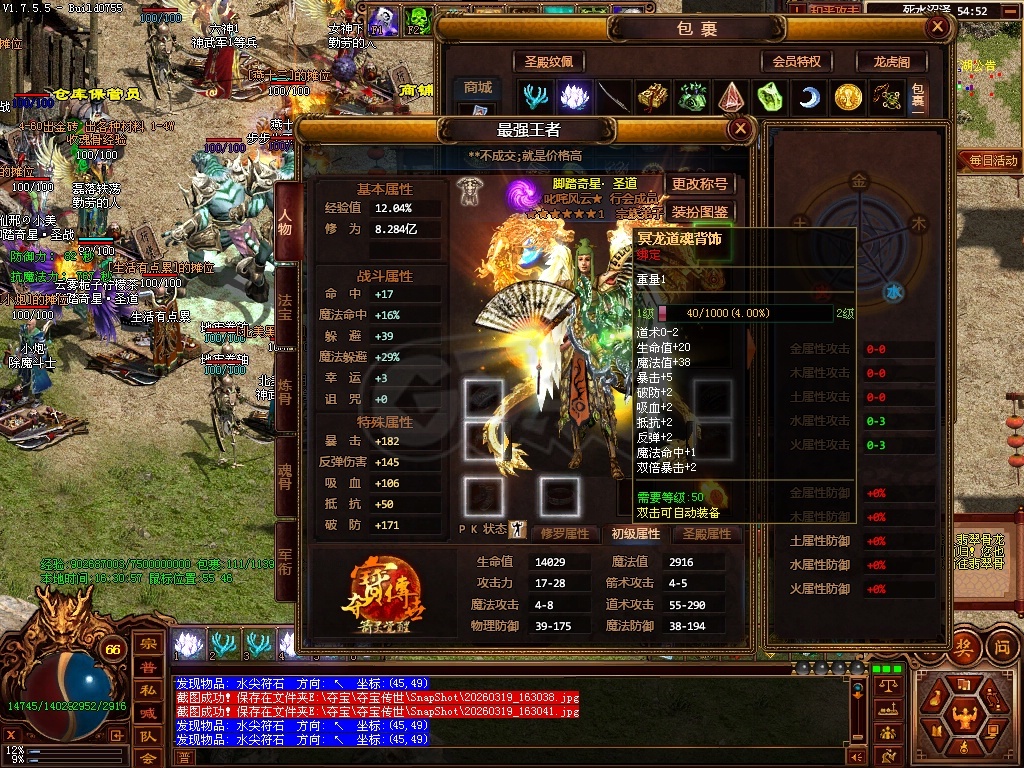Select the red crystal item in bag
The width and height of the screenshot is (1024, 768).
coord(730,97)
